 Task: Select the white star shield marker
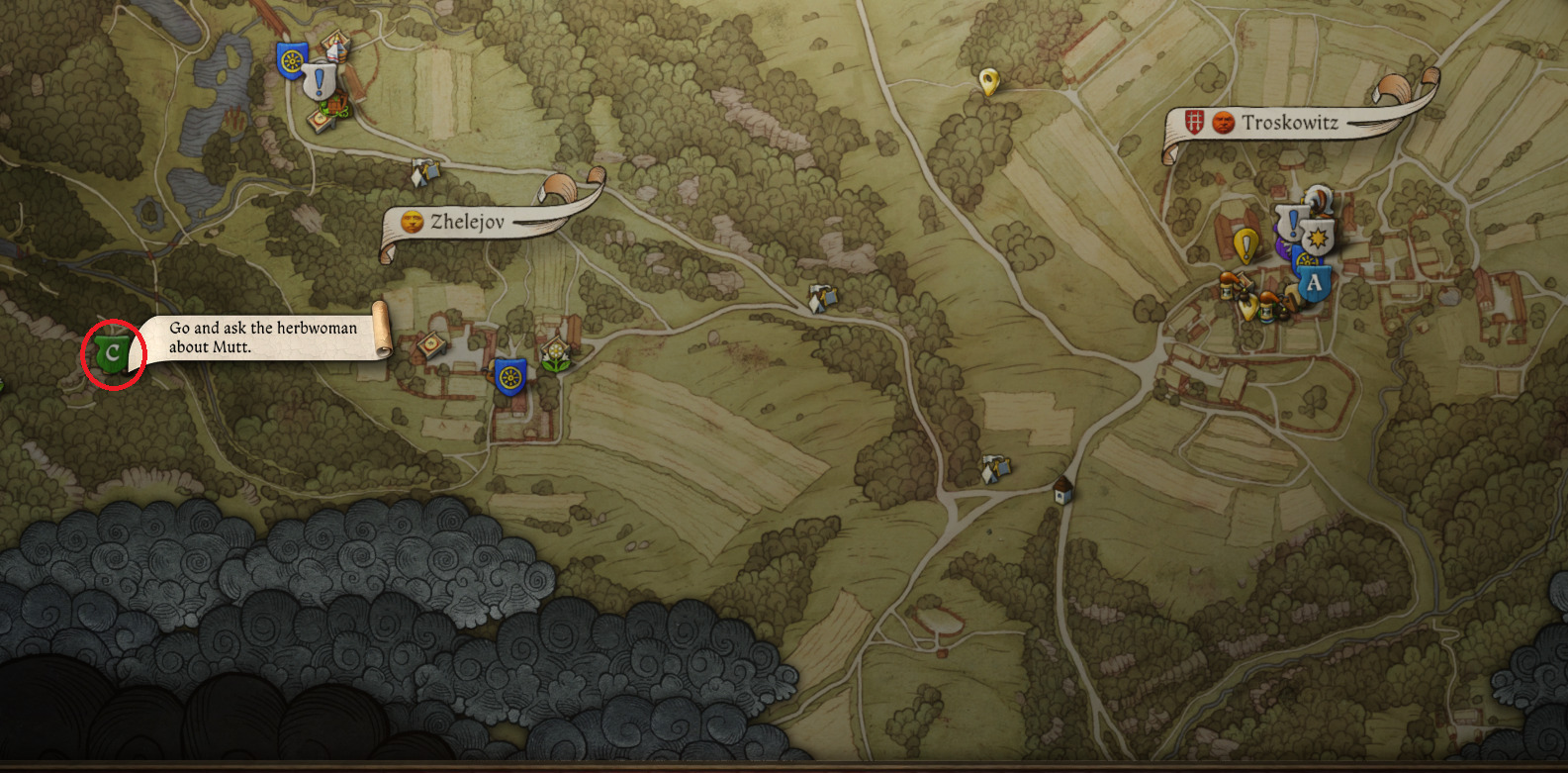tap(1318, 239)
